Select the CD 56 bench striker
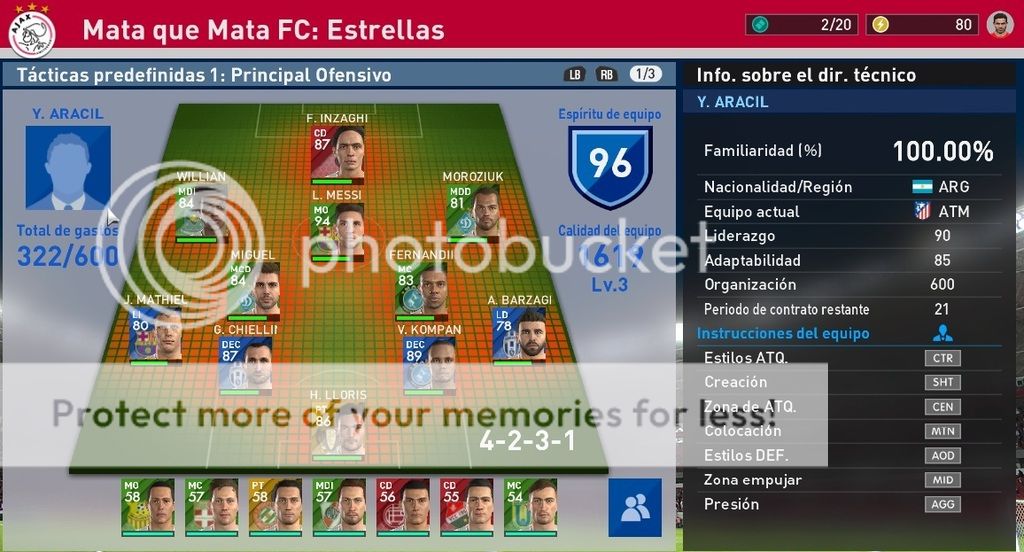This screenshot has height=552, width=1024. click(x=403, y=506)
